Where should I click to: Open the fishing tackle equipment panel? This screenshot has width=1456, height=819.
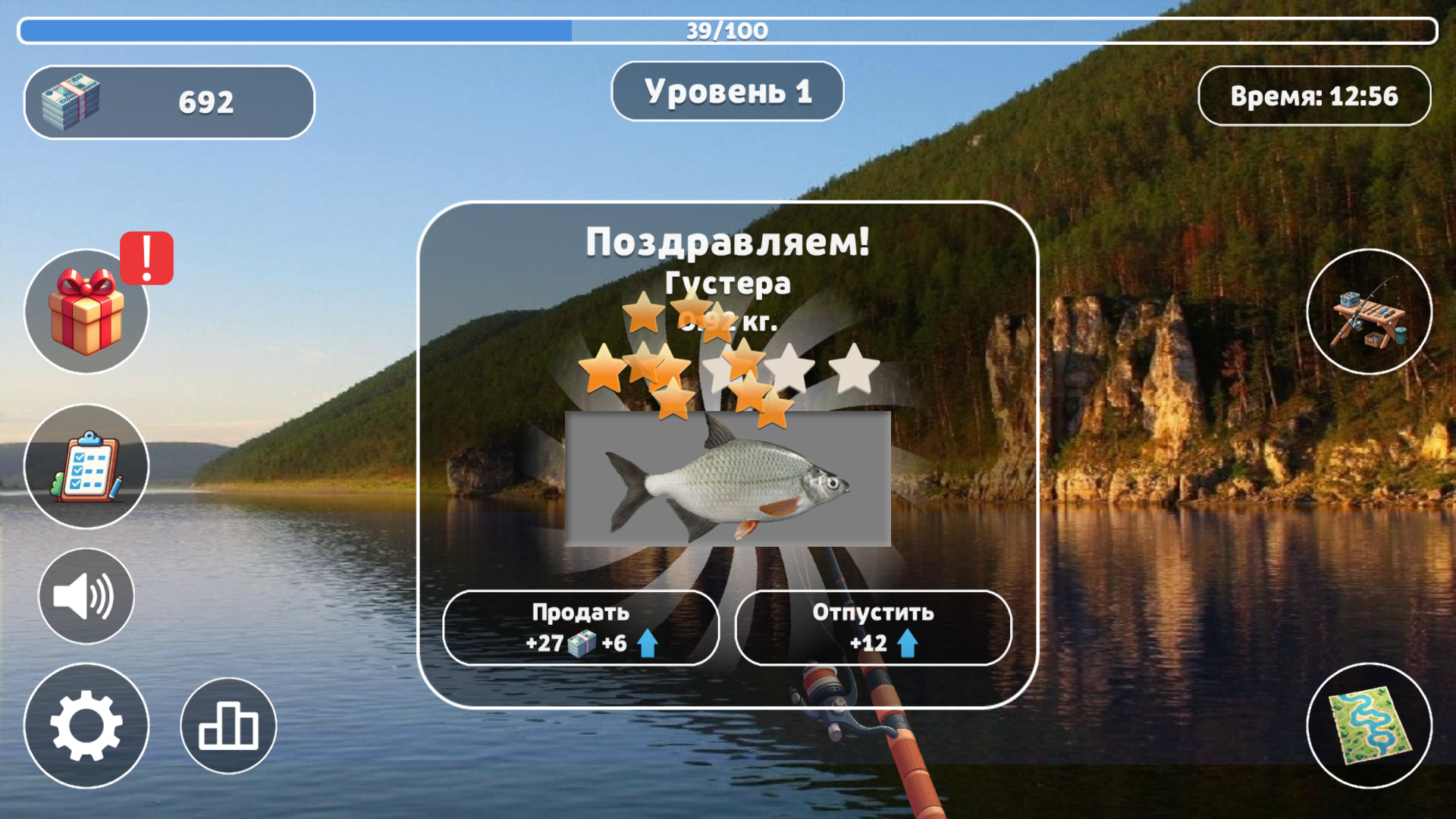(1369, 312)
